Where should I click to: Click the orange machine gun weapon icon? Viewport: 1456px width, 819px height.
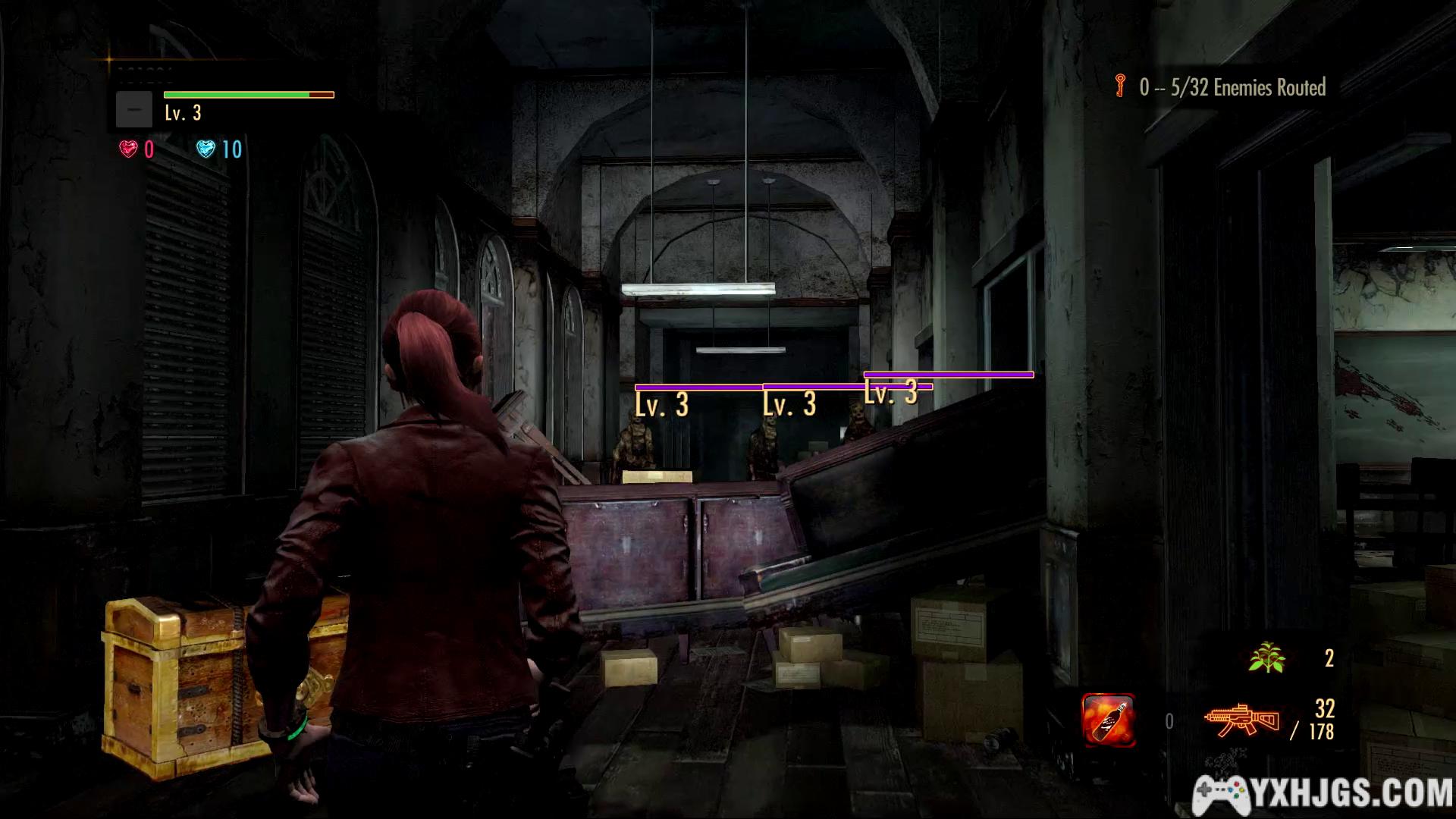coord(1241,720)
